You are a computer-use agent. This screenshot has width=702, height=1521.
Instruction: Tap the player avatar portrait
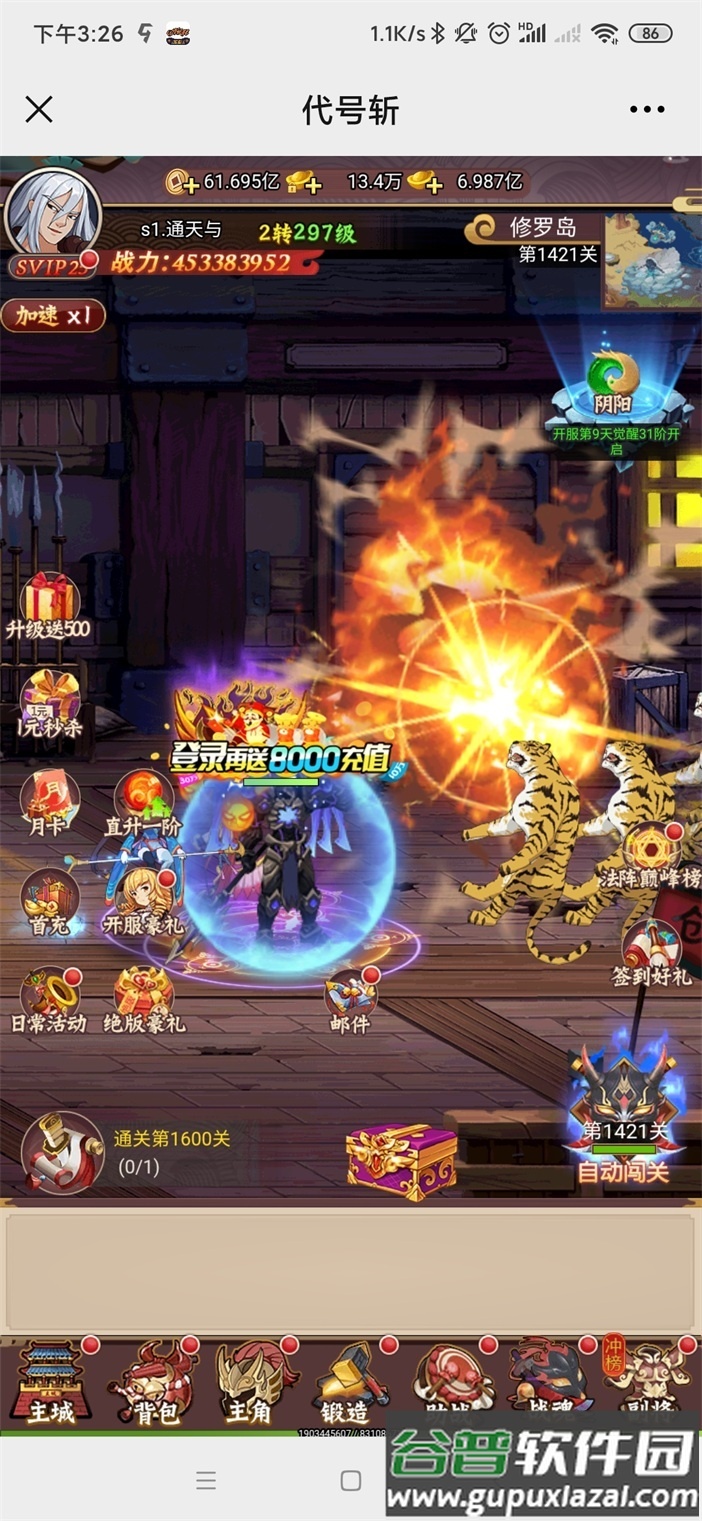click(52, 213)
